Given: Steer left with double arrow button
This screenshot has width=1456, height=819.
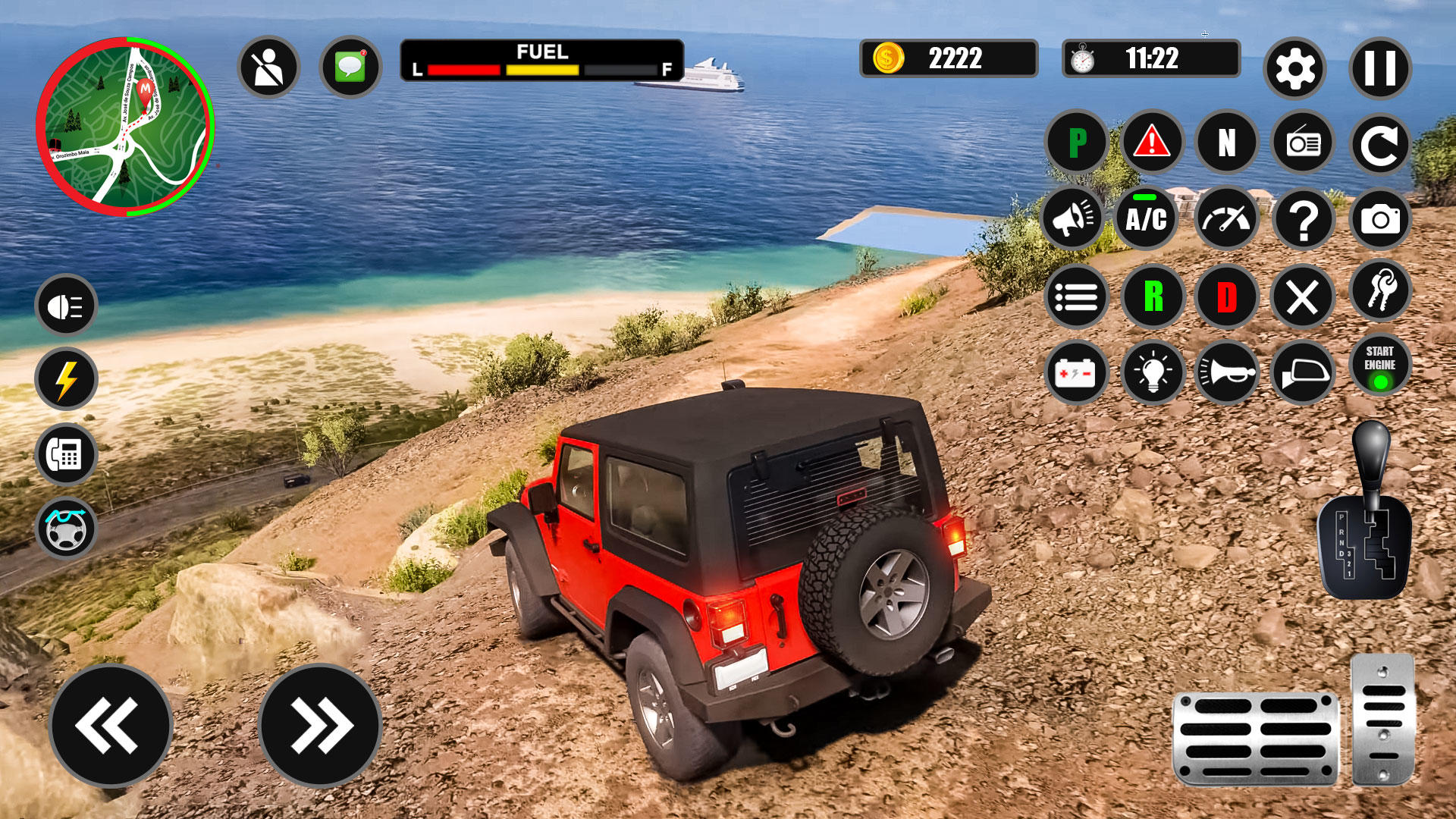Looking at the screenshot, I should click(111, 725).
